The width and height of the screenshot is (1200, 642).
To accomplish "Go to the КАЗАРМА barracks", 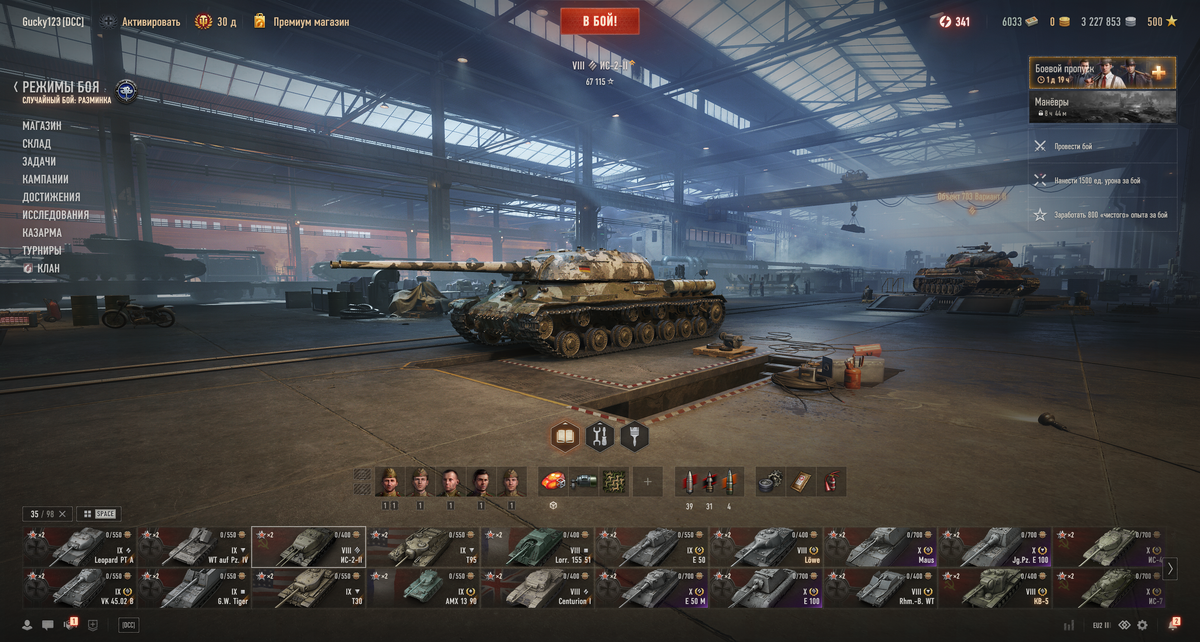I will pos(42,233).
